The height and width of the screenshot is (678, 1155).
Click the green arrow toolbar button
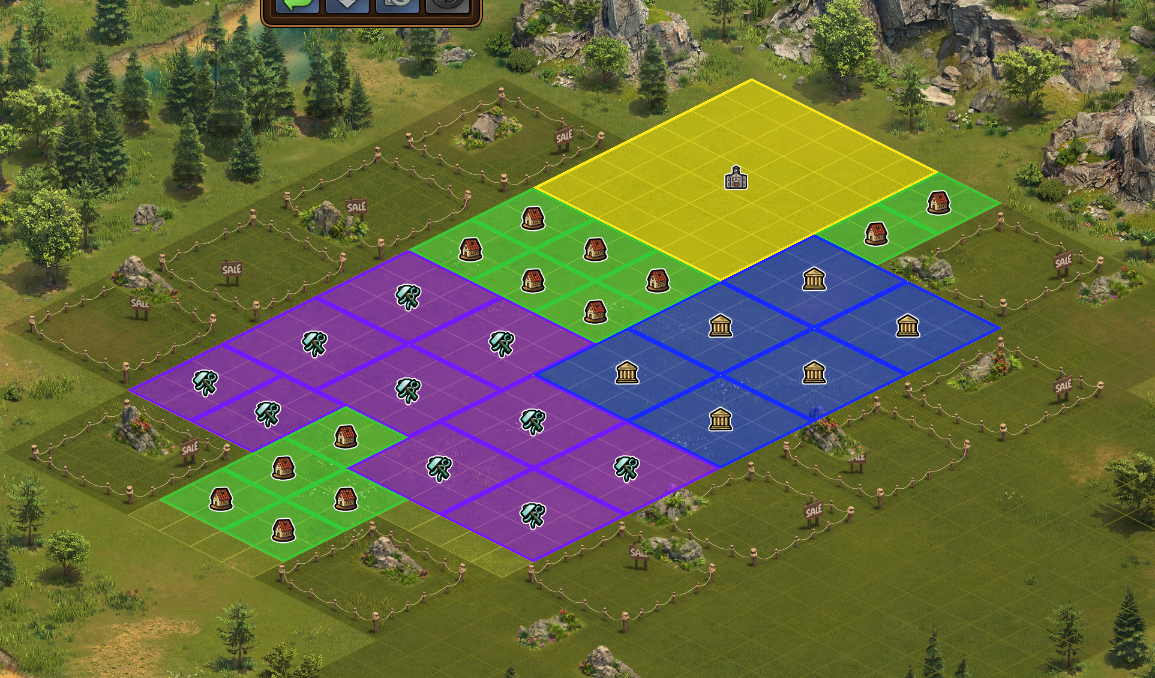[297, 5]
